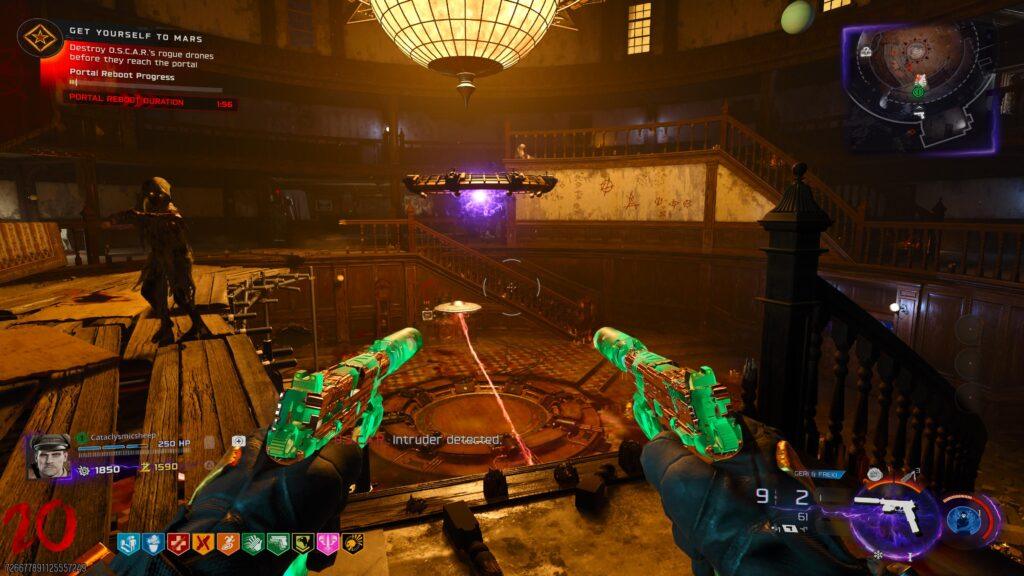The height and width of the screenshot is (576, 1024).
Task: Select the round tactical equipment icon
Action: 874,474
